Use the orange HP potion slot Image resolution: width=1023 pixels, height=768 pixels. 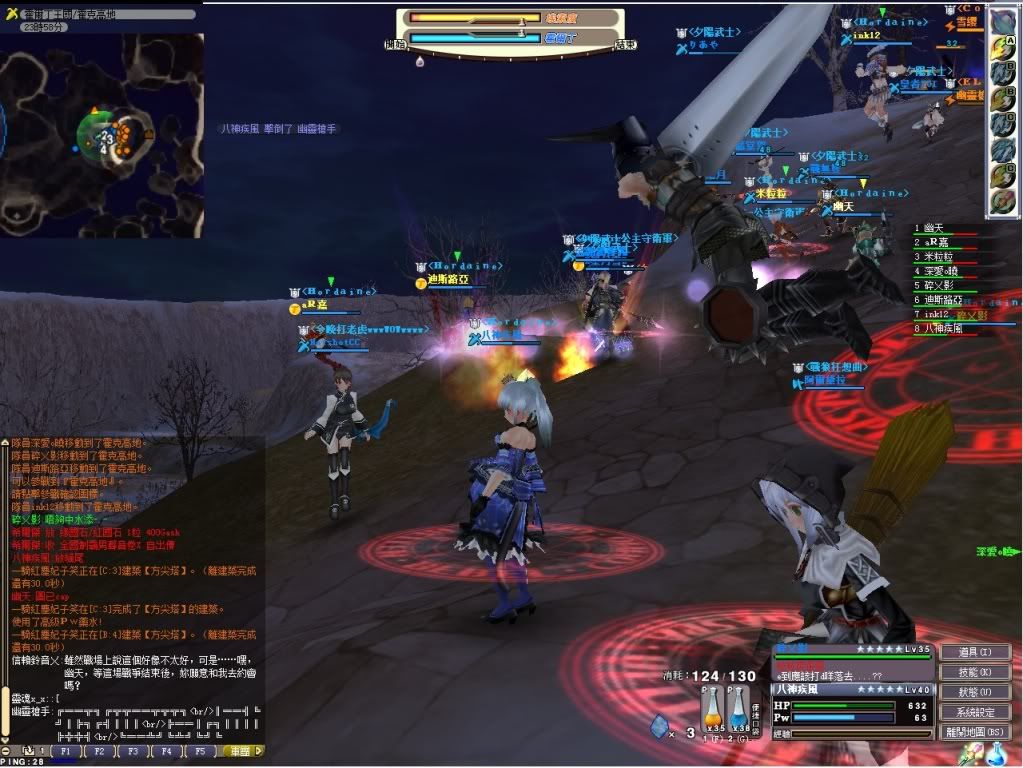714,713
